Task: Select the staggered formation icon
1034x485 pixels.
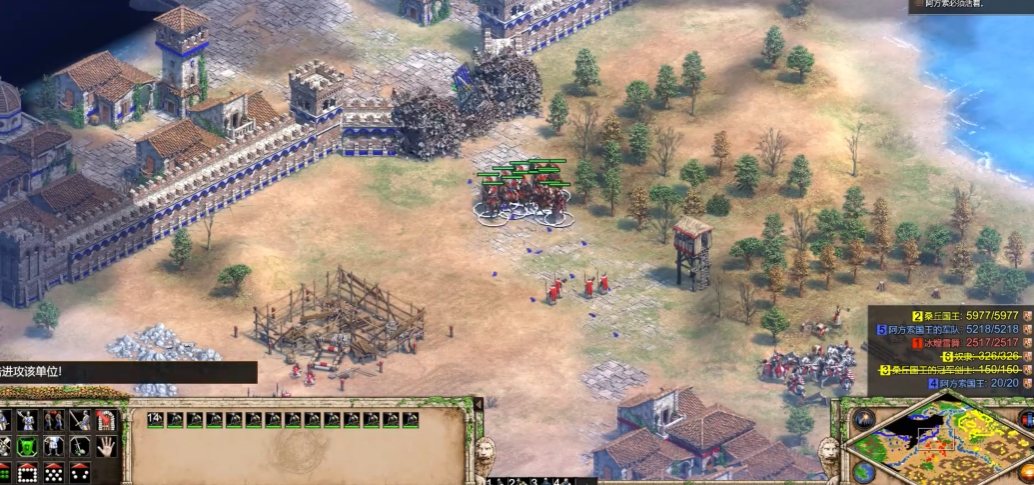Action: 54,473
